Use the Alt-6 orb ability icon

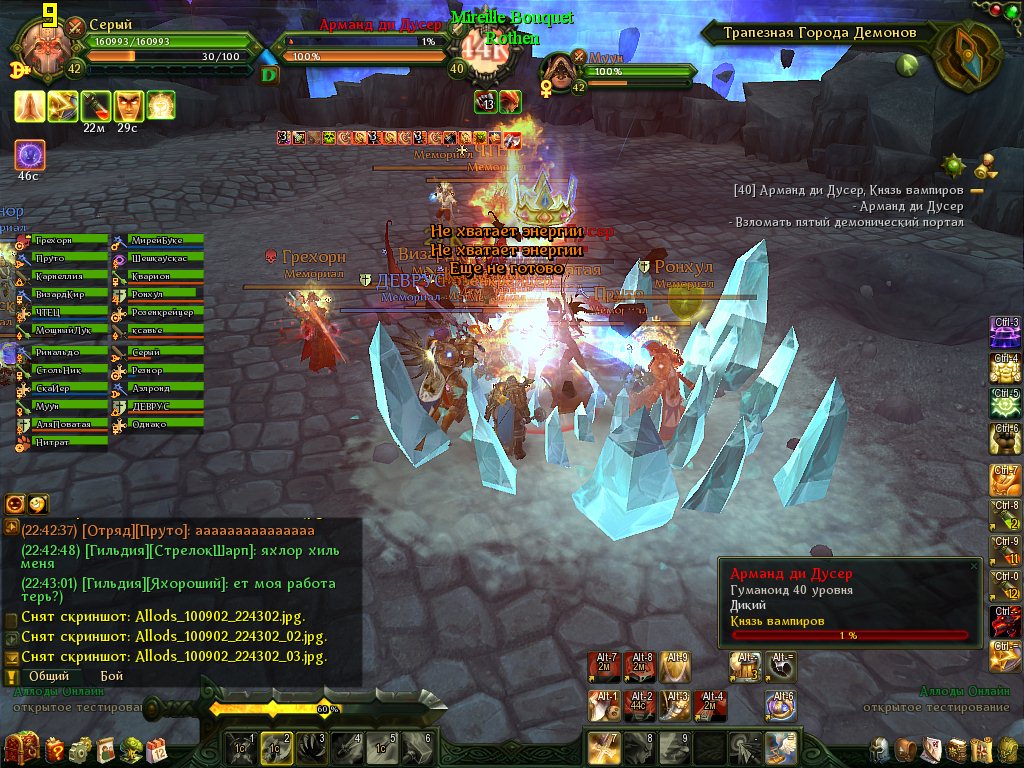pyautogui.click(x=781, y=704)
